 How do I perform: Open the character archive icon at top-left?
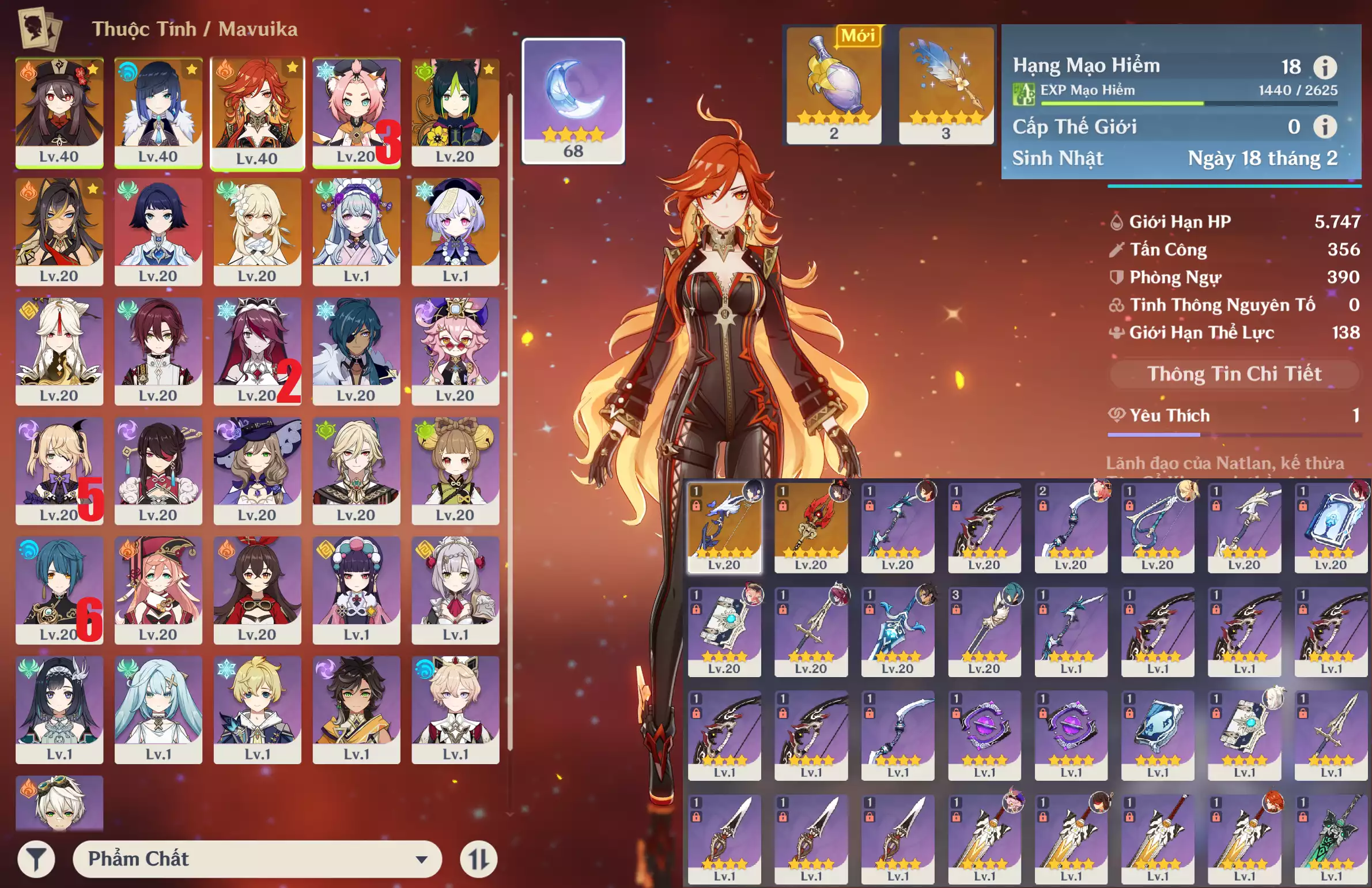[x=40, y=29]
